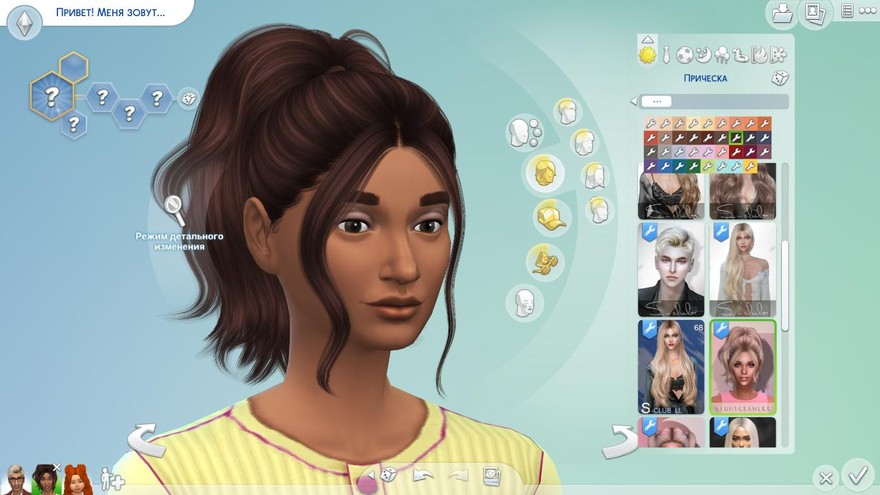Screen dimensions: 880x495
Task: Add a new Sim to the household
Action: point(111,478)
